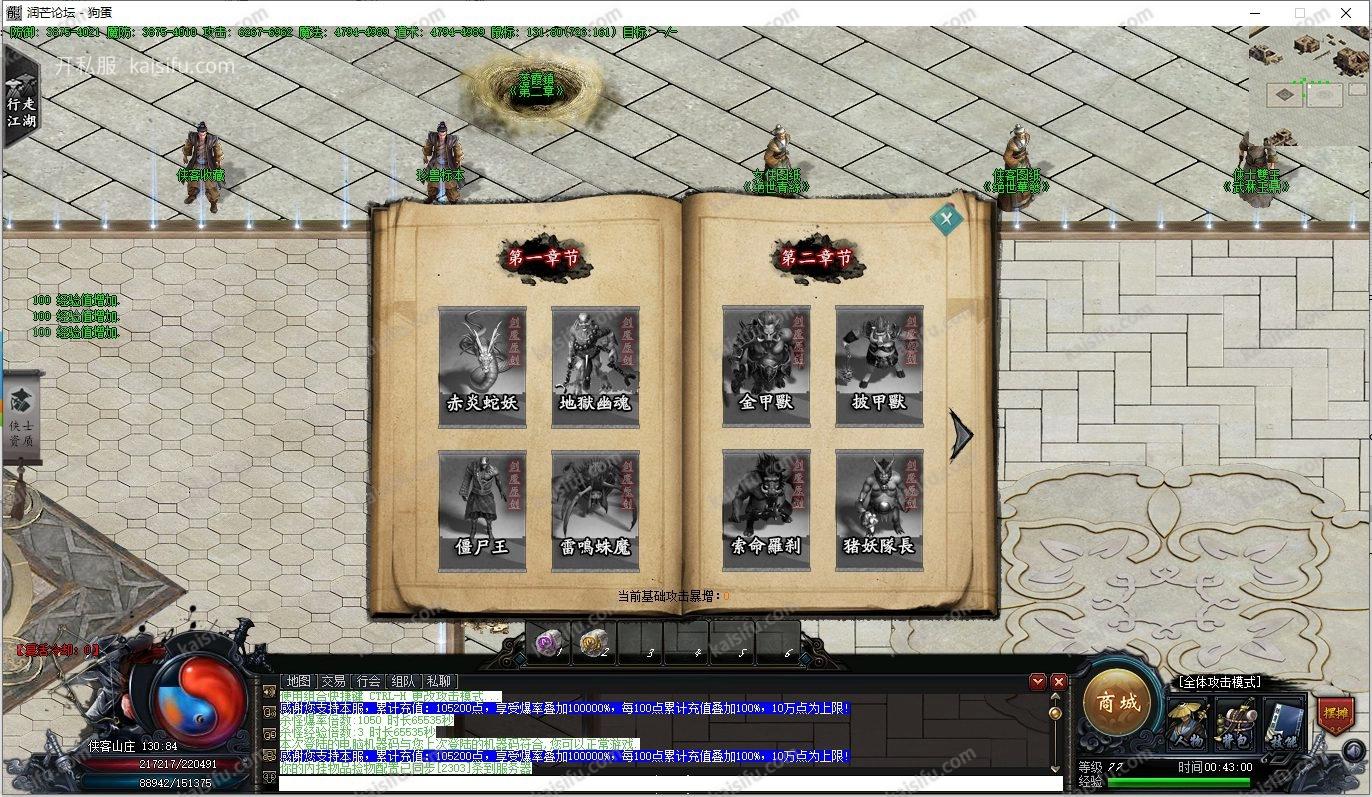1372x797 pixels.
Task: Select the 雷鸣蛛魔 monster card
Action: tap(595, 510)
